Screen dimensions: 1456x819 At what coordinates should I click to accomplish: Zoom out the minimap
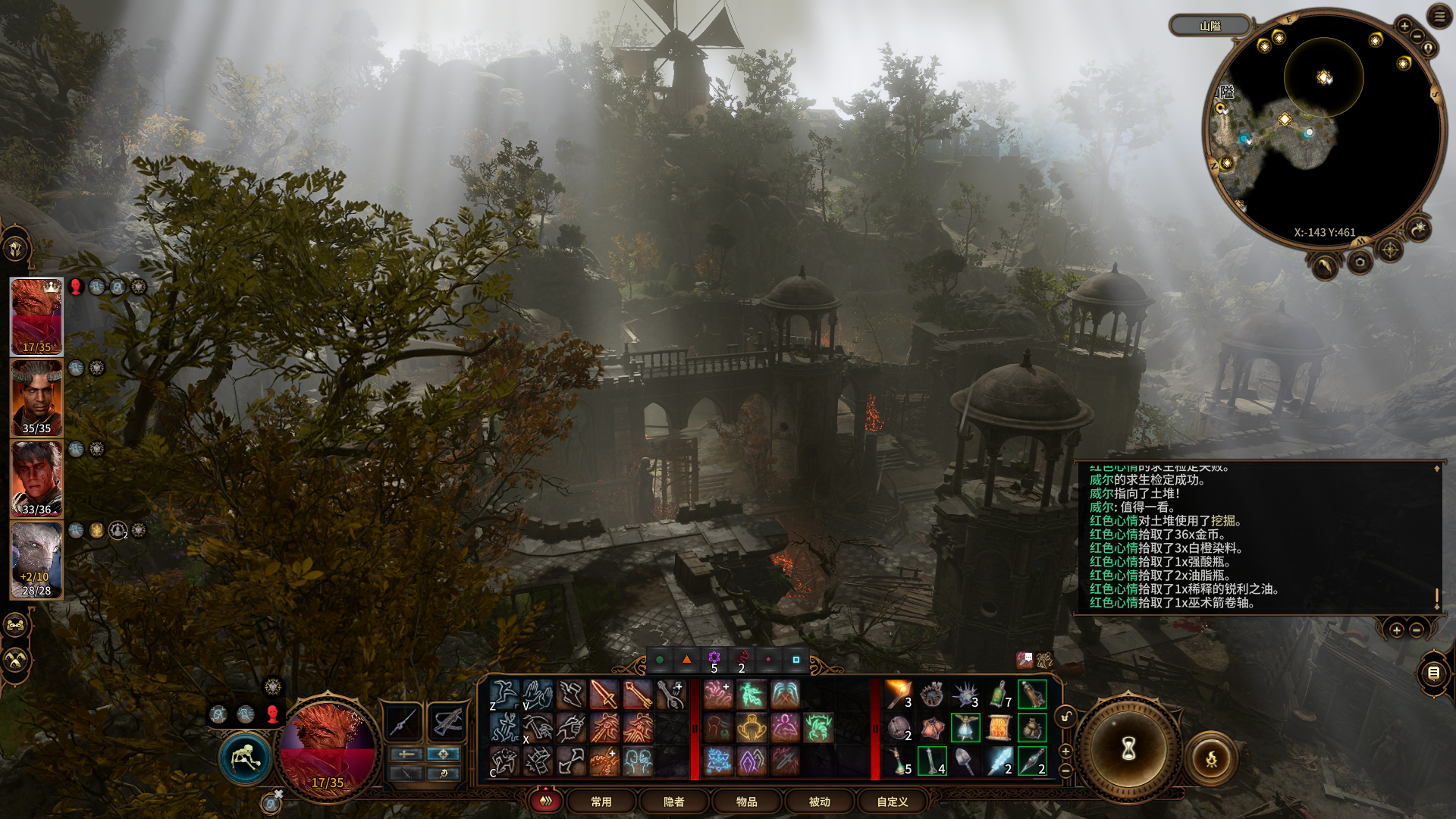[x=1417, y=38]
